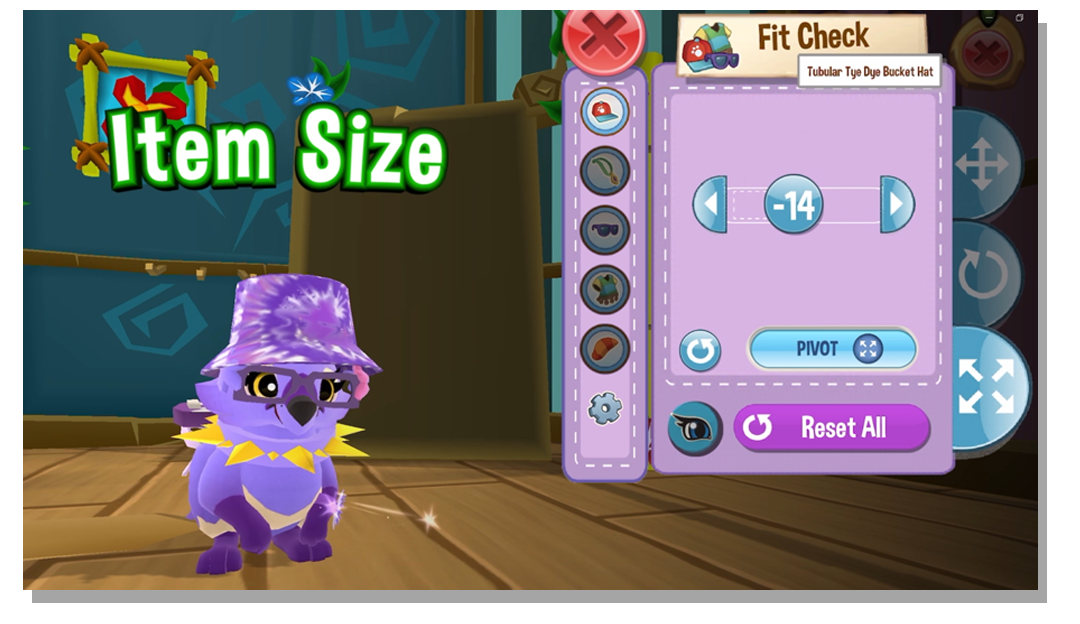Open the backpack clothing category
The height and width of the screenshot is (624, 1080).
pyautogui.click(x=605, y=289)
